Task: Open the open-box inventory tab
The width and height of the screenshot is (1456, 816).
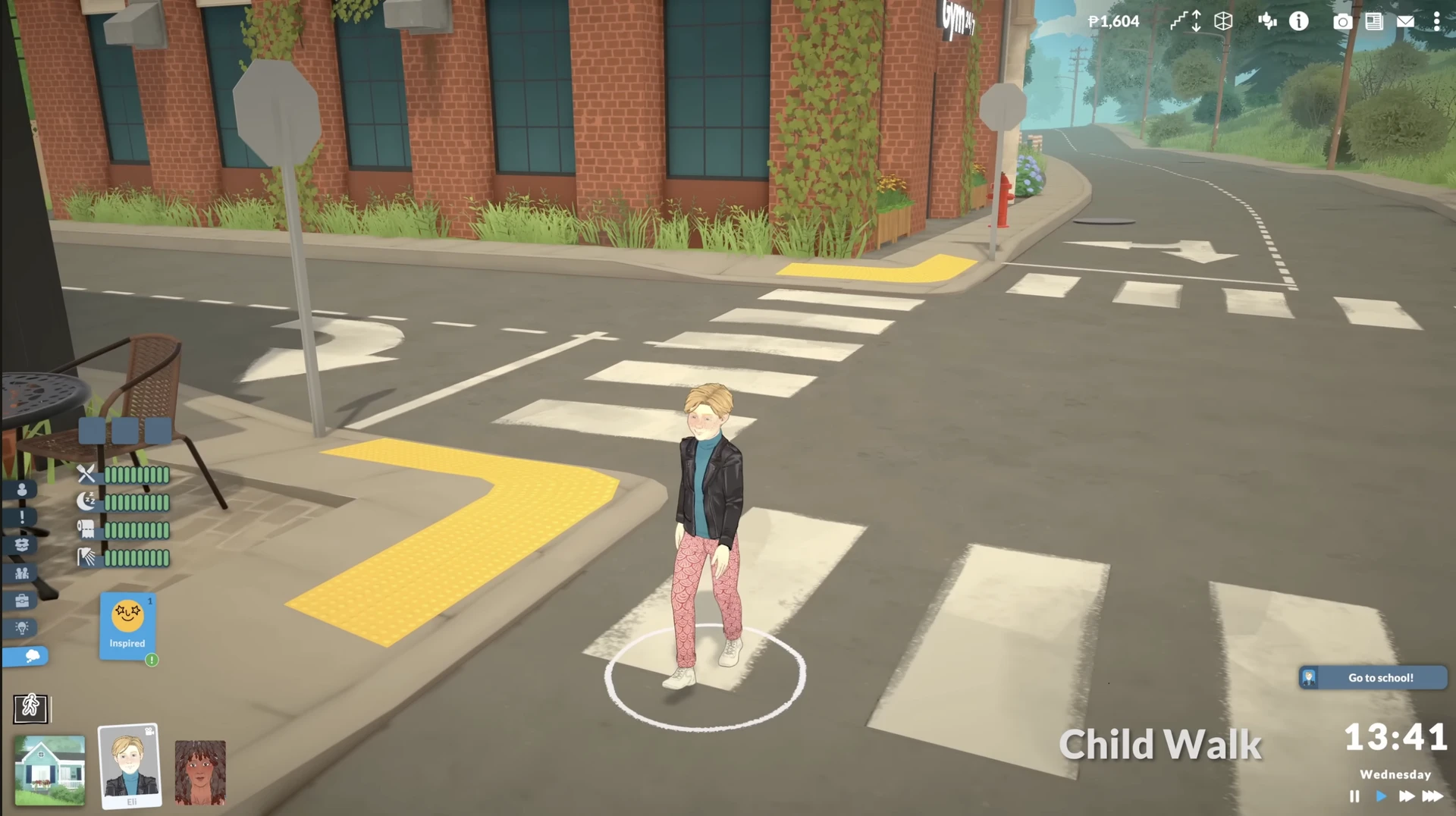Action: (x=22, y=545)
